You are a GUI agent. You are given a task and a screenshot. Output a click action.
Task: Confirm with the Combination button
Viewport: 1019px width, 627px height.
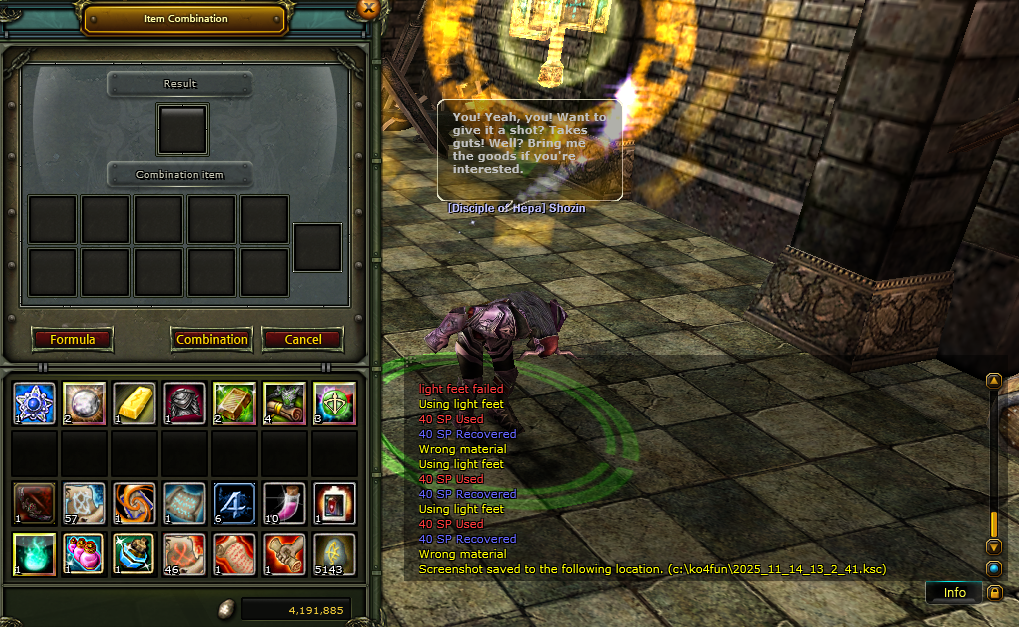tap(212, 339)
